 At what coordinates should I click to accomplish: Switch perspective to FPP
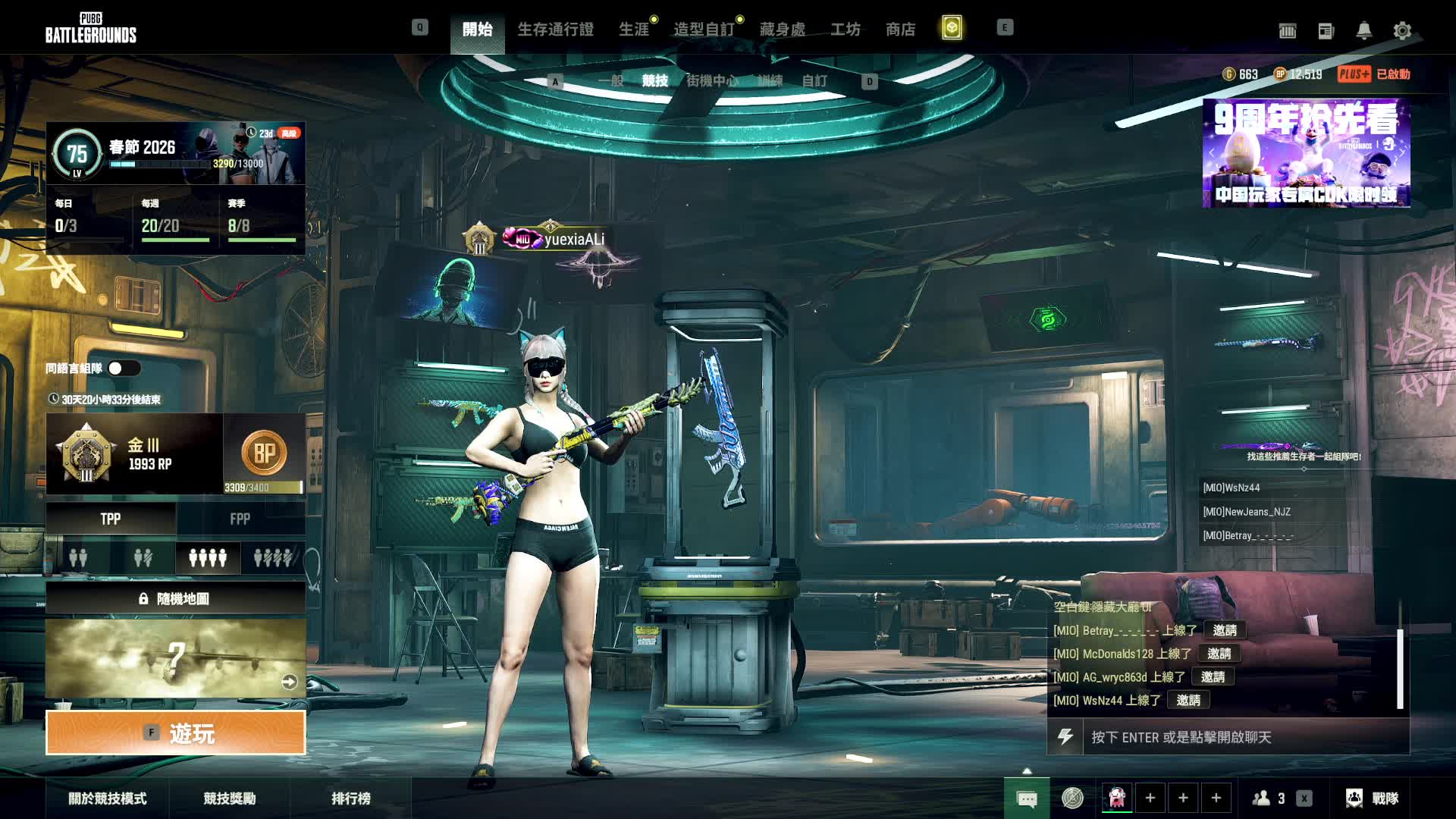click(x=240, y=519)
